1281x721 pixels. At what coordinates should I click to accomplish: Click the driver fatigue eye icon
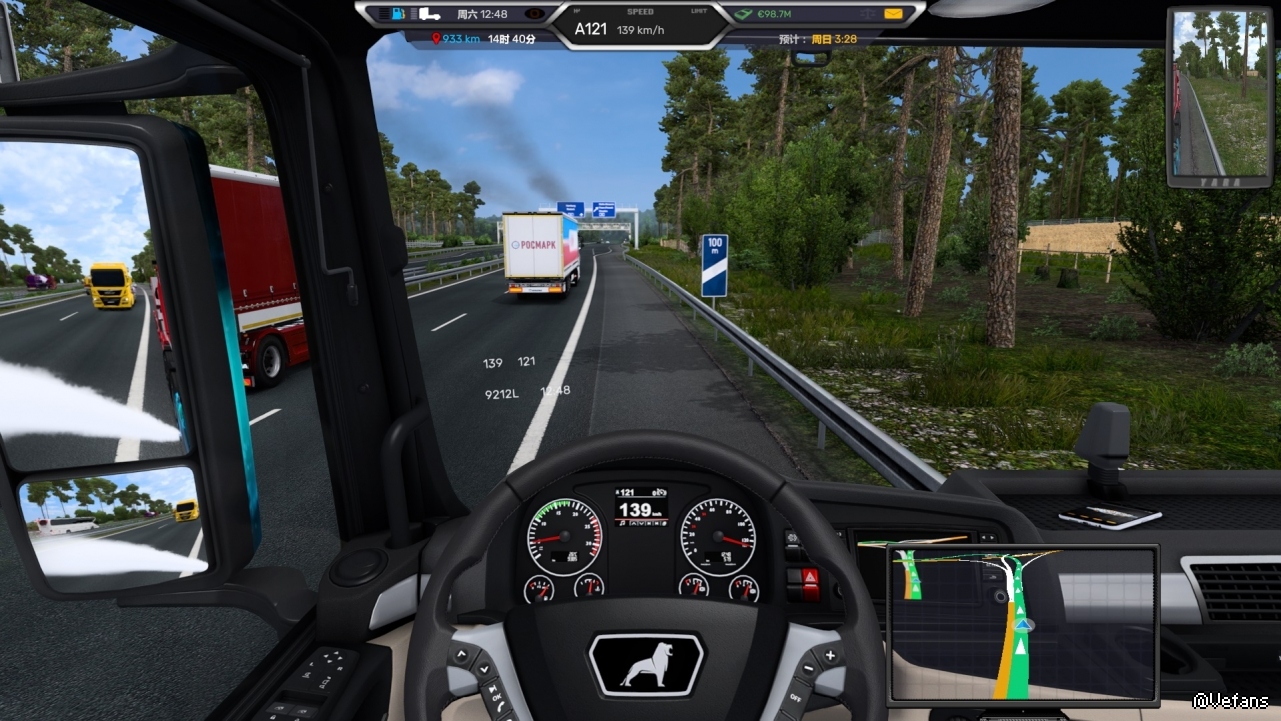pyautogui.click(x=534, y=14)
